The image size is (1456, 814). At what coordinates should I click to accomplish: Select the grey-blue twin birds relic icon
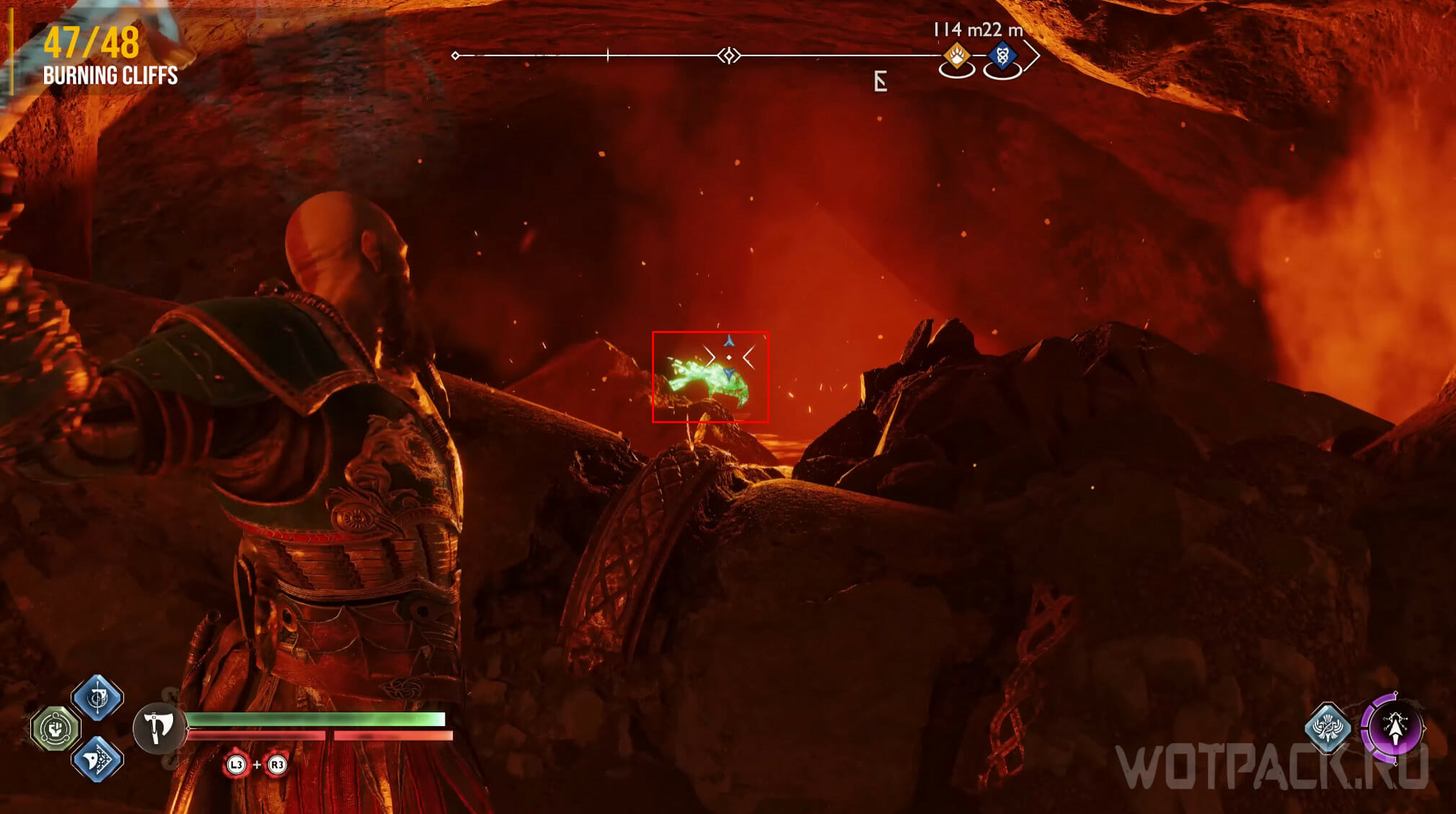click(x=1328, y=727)
